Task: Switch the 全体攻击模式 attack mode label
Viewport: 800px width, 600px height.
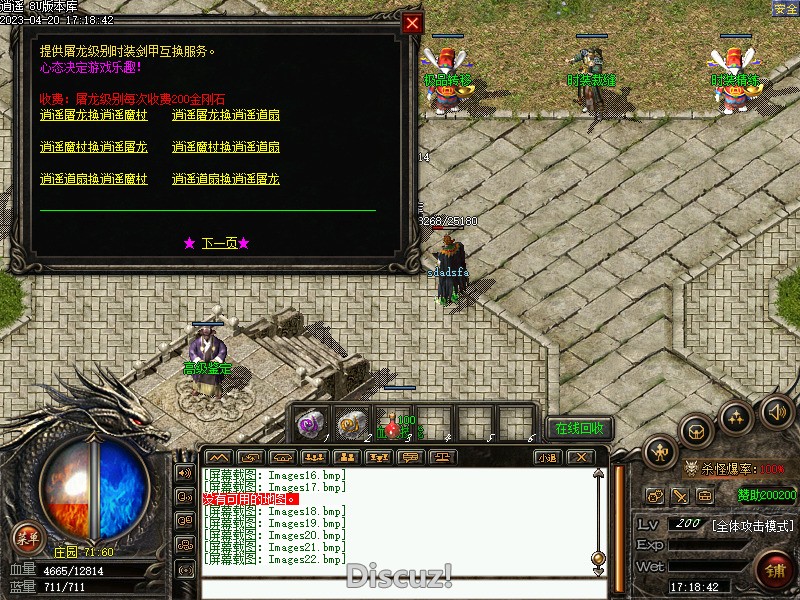Action: [752, 525]
